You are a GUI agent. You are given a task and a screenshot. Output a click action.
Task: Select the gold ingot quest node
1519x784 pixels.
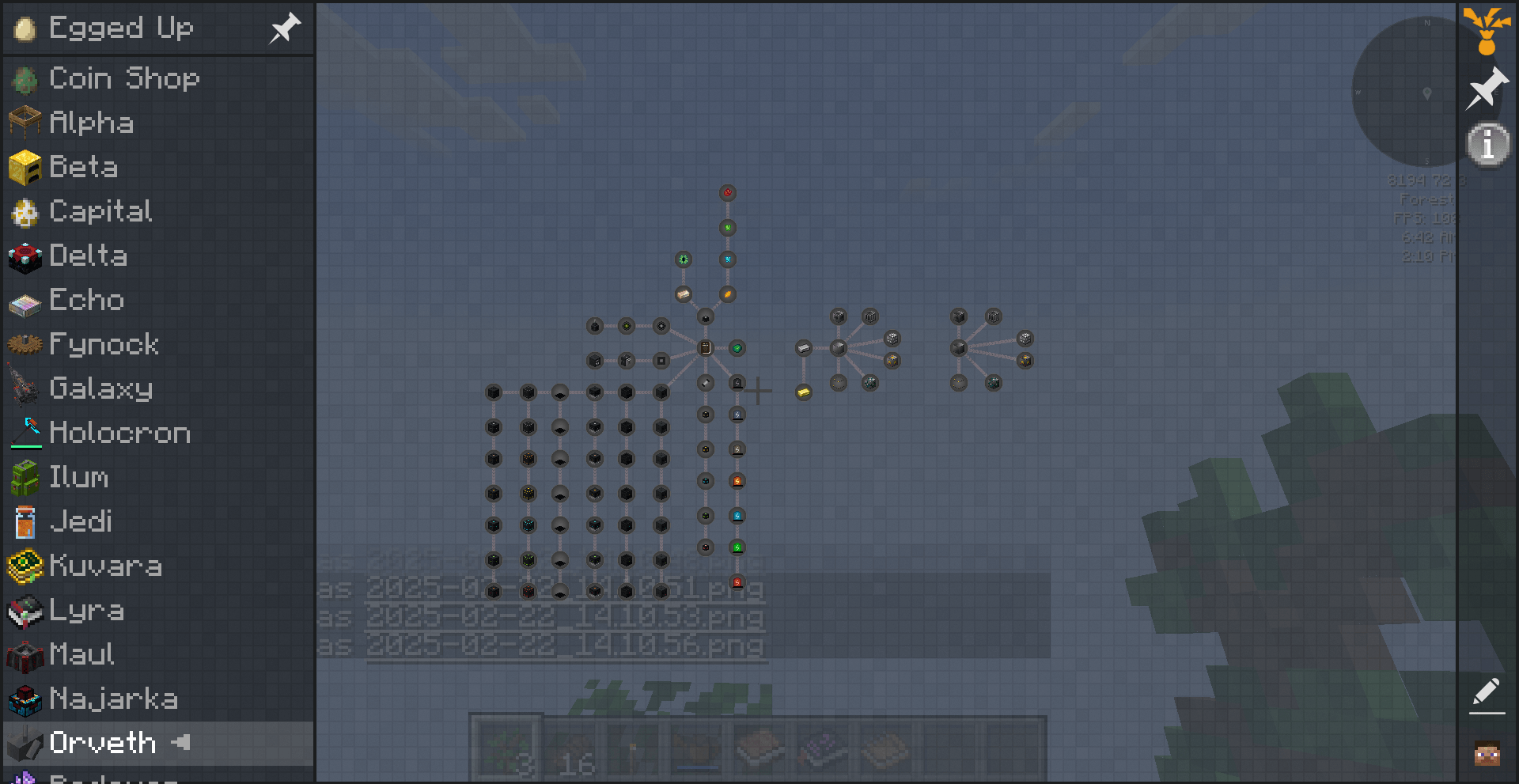point(804,391)
